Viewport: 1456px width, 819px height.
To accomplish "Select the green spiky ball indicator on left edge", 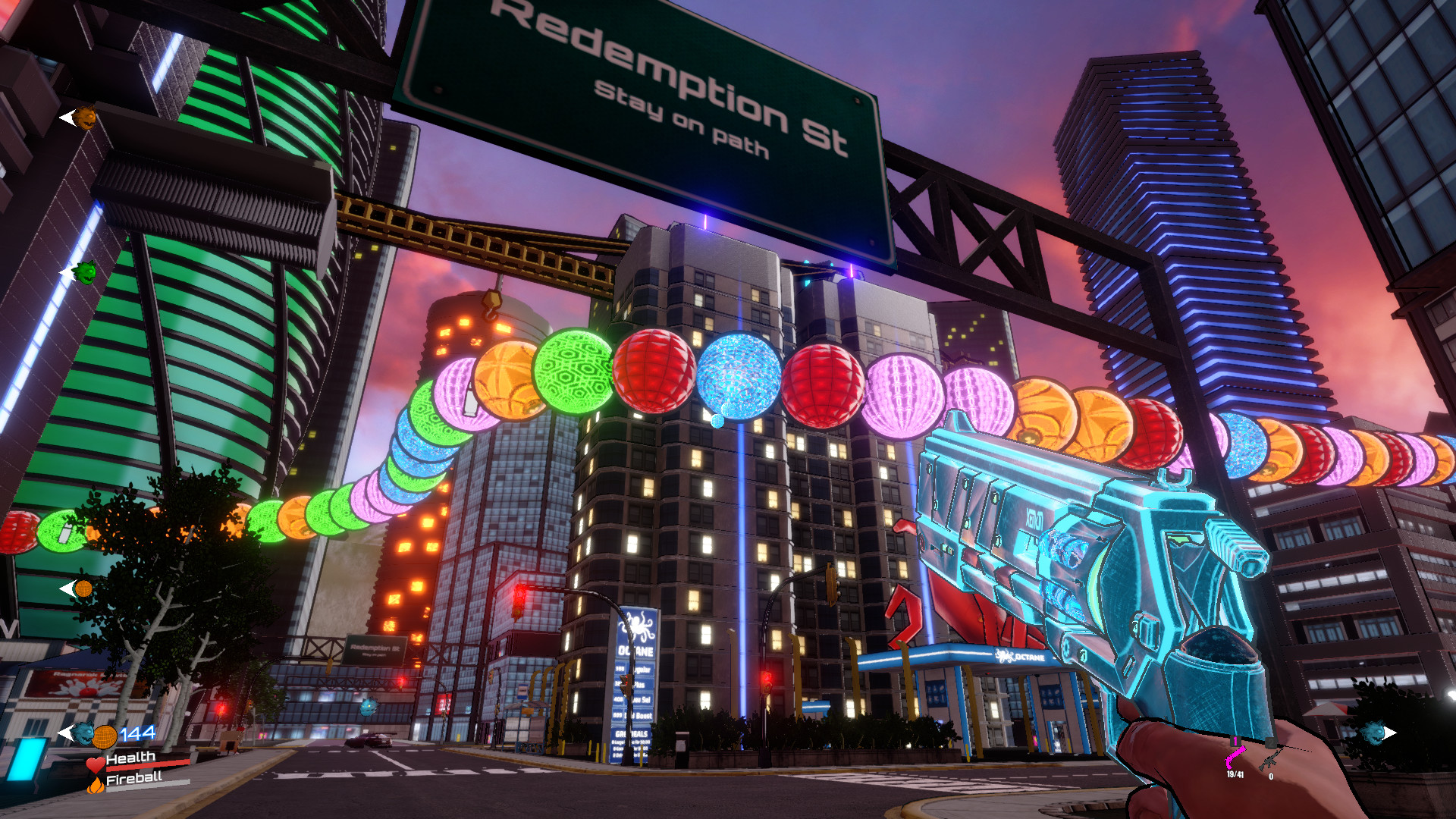I will click(87, 270).
